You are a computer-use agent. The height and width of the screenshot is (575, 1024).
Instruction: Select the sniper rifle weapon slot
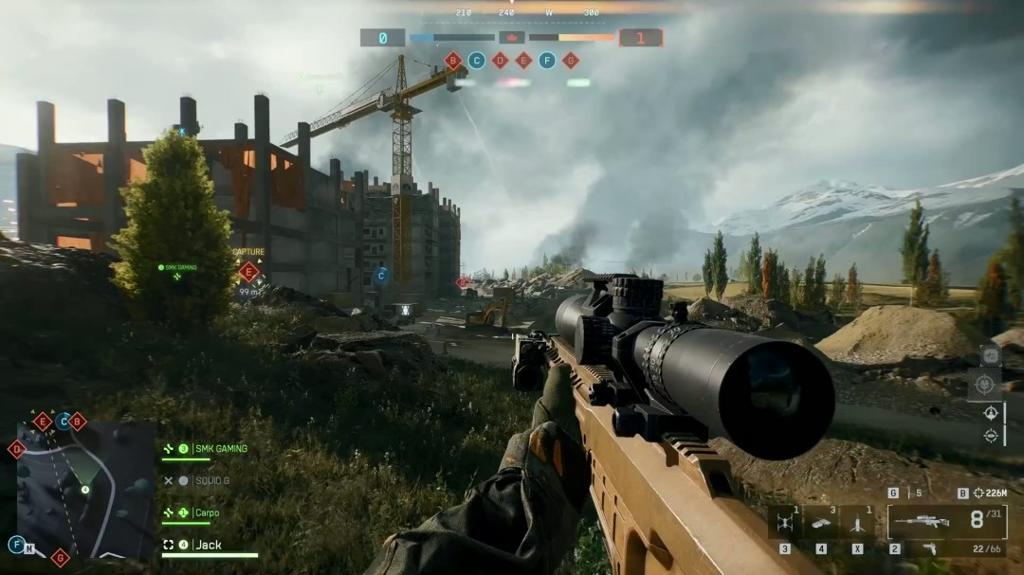click(918, 521)
